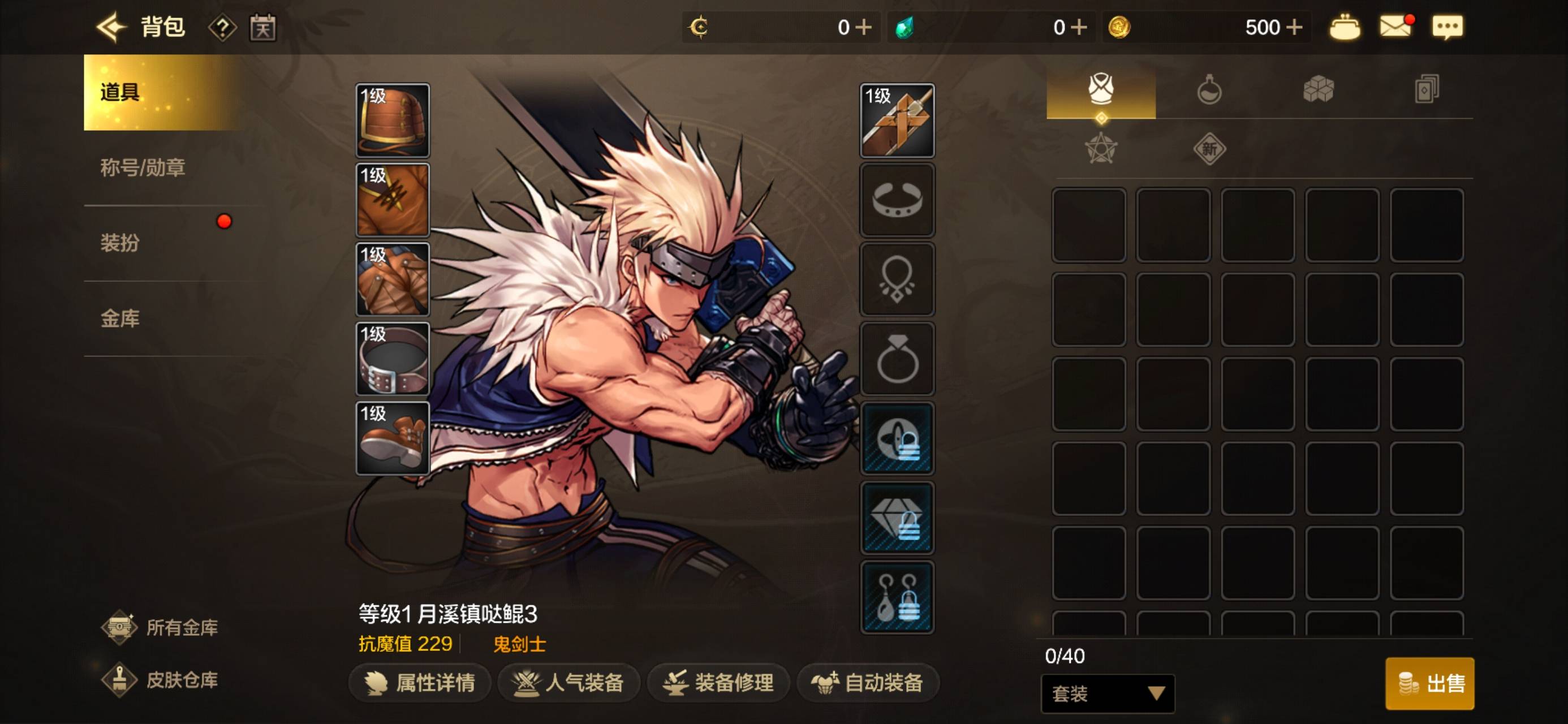Select the equipped level 1 weapon slot

(x=897, y=120)
